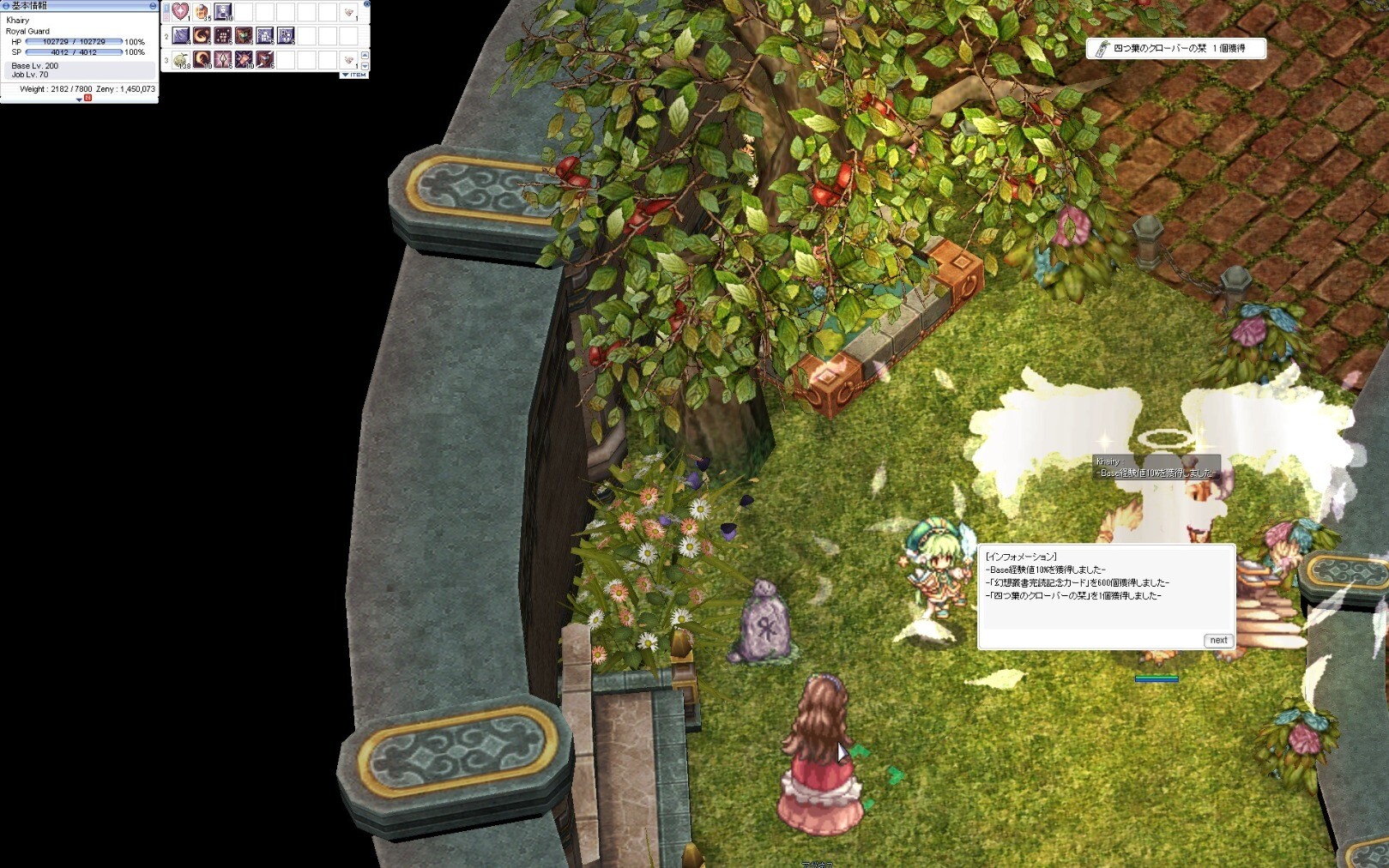Viewport: 1389px width, 868px height.
Task: Minimize the basic info window
Action: pos(154,5)
